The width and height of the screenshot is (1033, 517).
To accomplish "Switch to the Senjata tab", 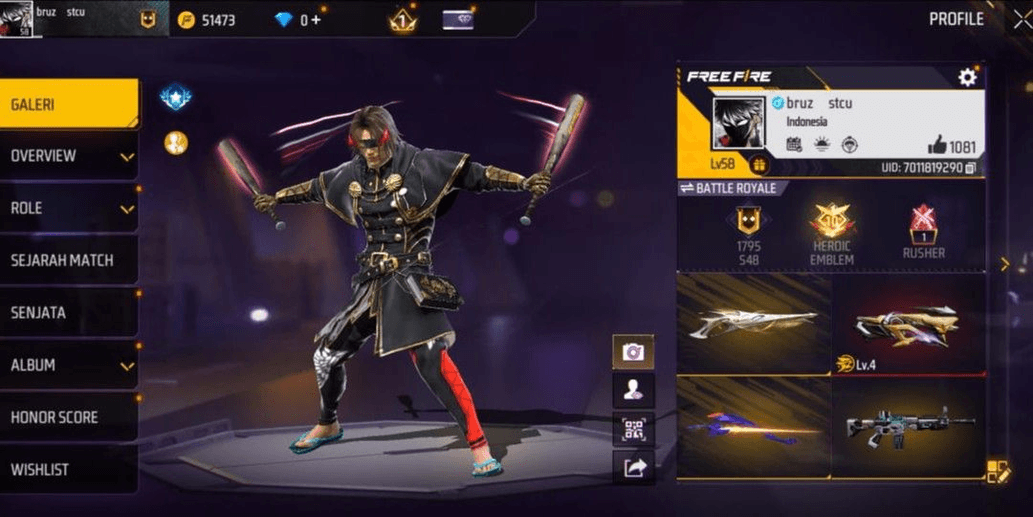I will (68, 312).
